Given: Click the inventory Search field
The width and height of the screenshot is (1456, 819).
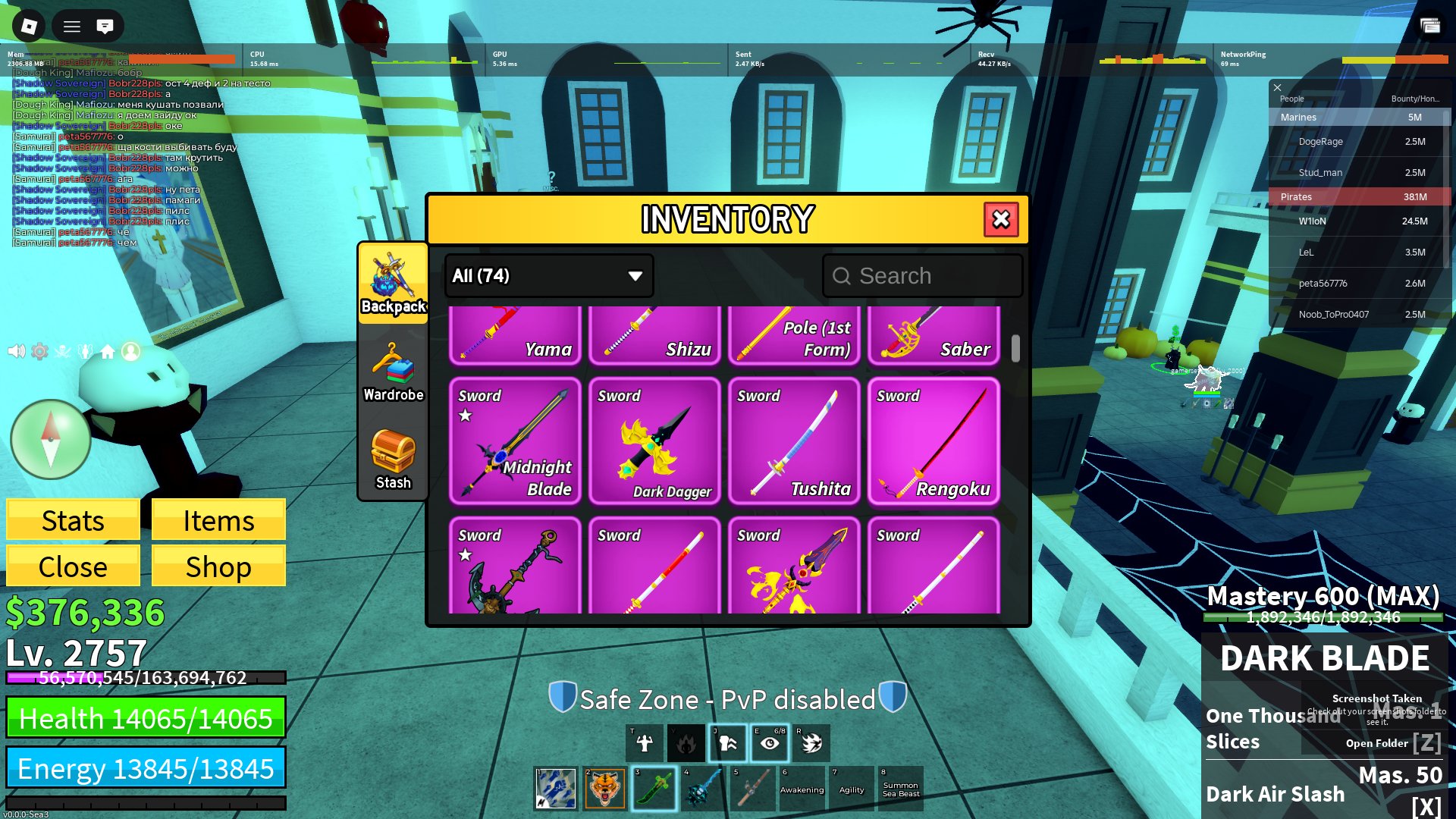Looking at the screenshot, I should coord(923,276).
